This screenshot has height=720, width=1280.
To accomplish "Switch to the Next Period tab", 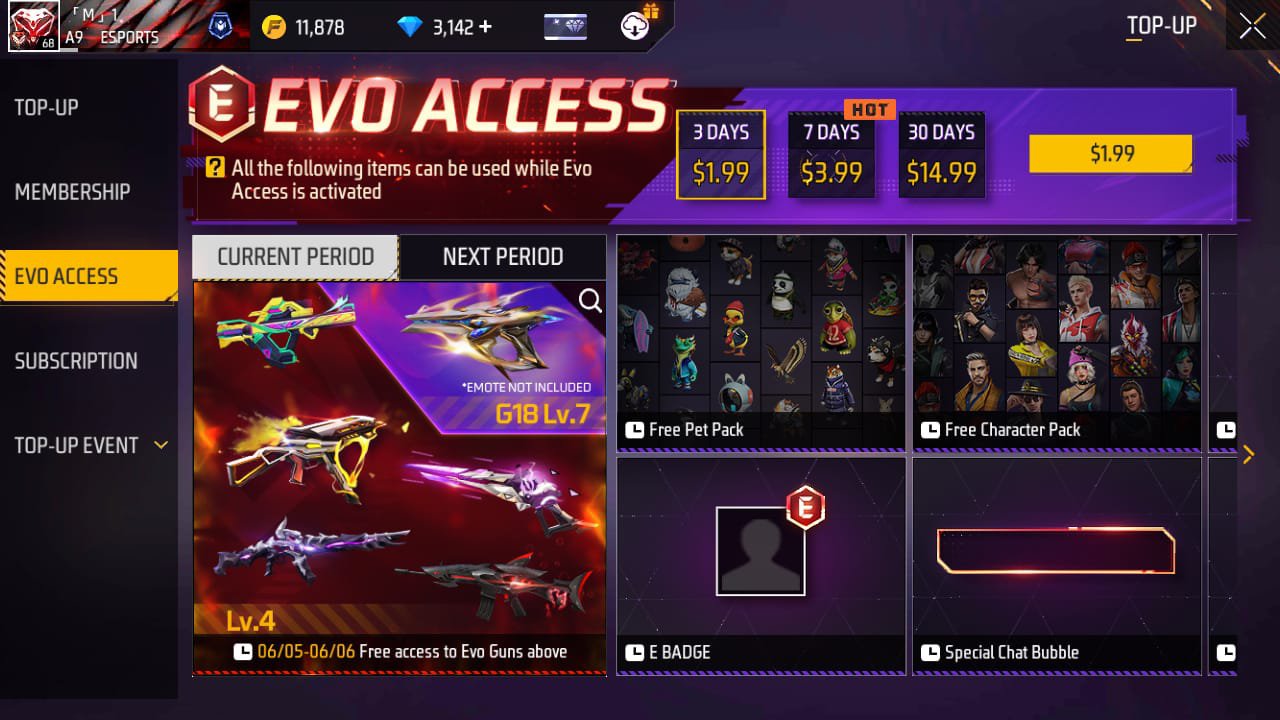I will coord(503,257).
